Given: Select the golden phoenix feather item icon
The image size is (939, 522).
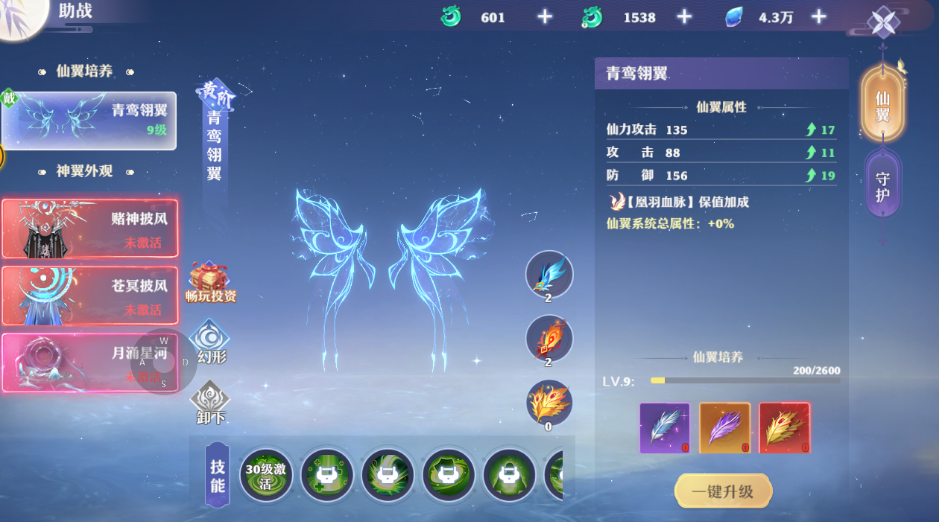Looking at the screenshot, I should click(549, 403).
